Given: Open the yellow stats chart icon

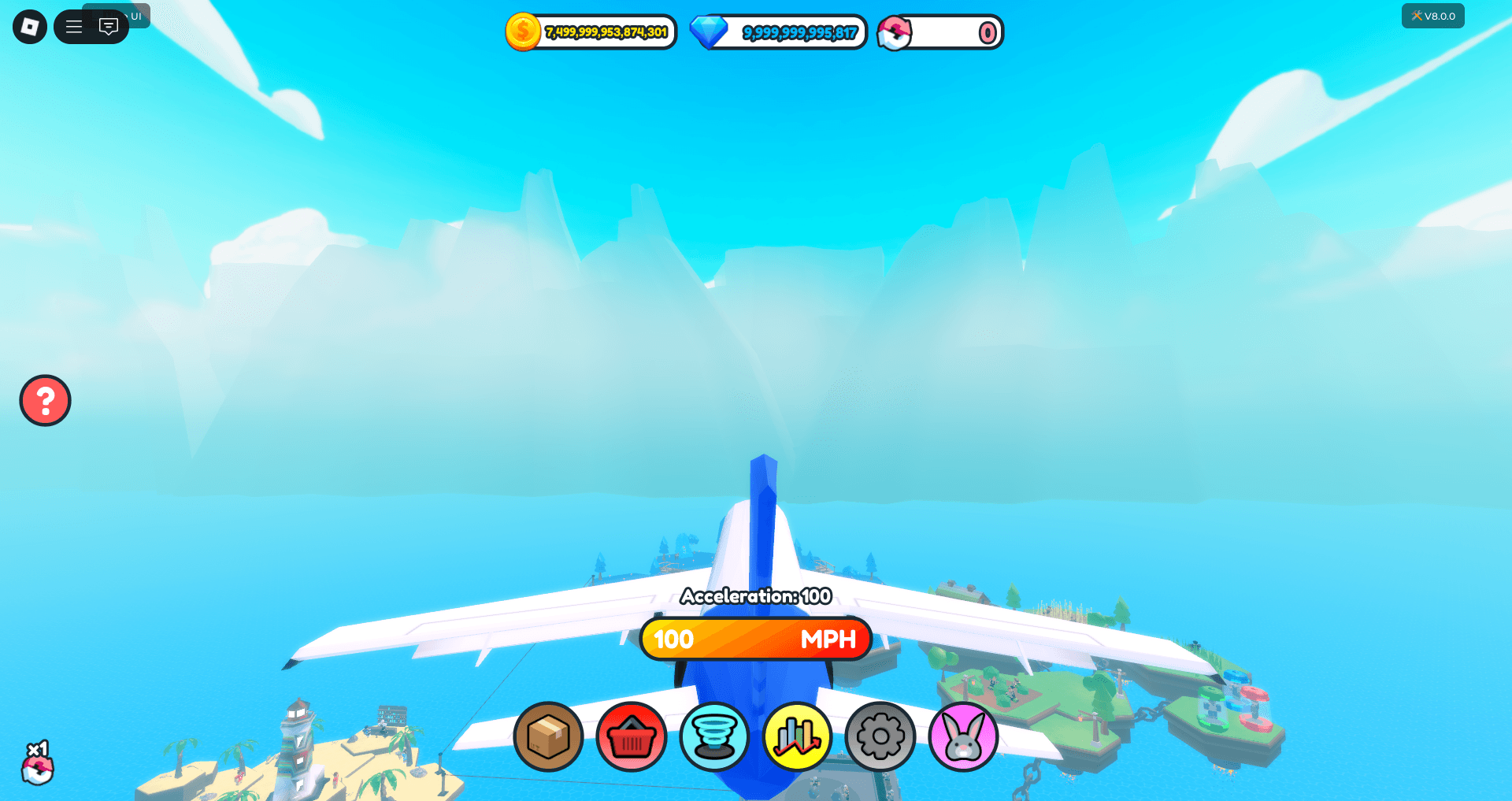Looking at the screenshot, I should coord(798,737).
